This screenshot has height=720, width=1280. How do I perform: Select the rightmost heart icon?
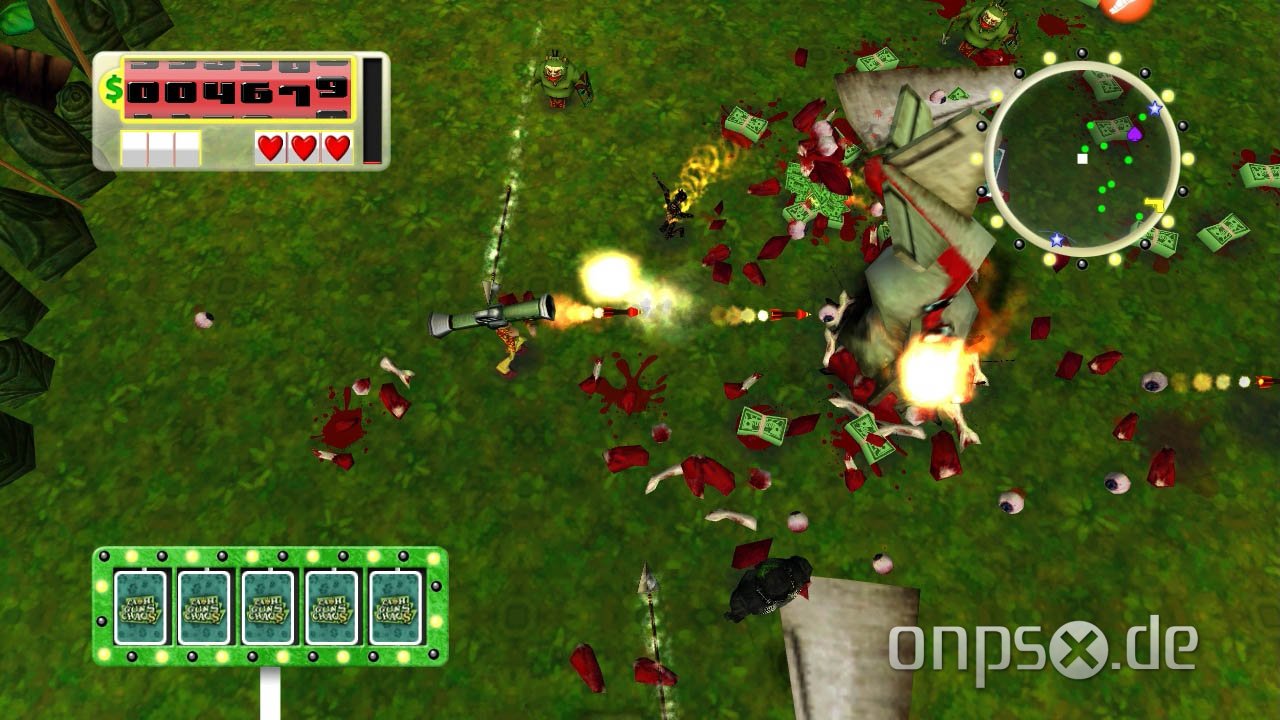[x=336, y=148]
